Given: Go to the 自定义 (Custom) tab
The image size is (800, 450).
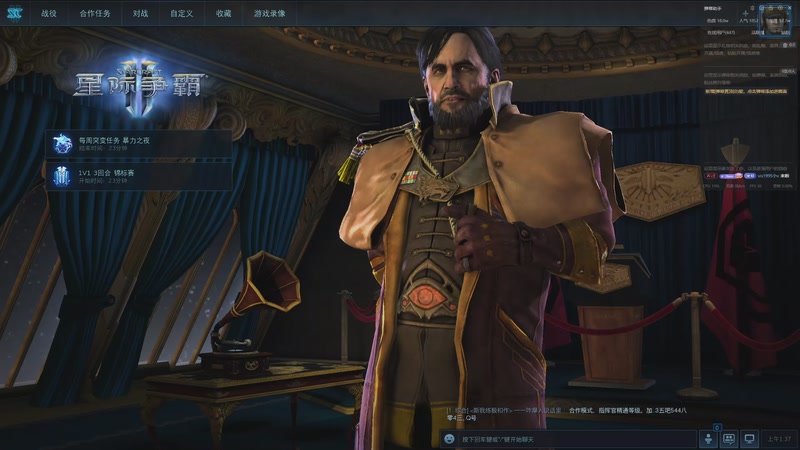Looking at the screenshot, I should tap(181, 14).
